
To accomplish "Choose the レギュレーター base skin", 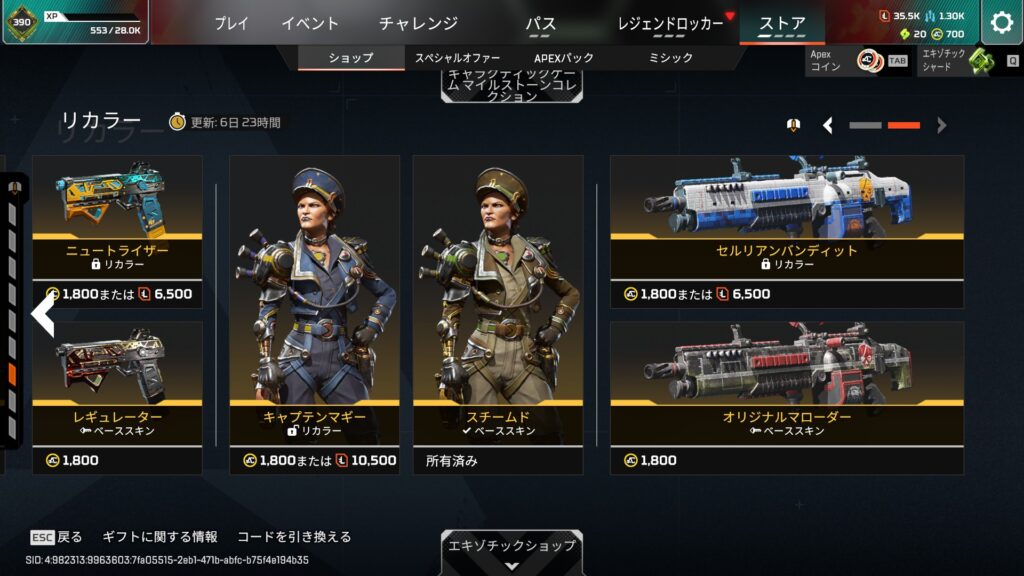I will [117, 397].
